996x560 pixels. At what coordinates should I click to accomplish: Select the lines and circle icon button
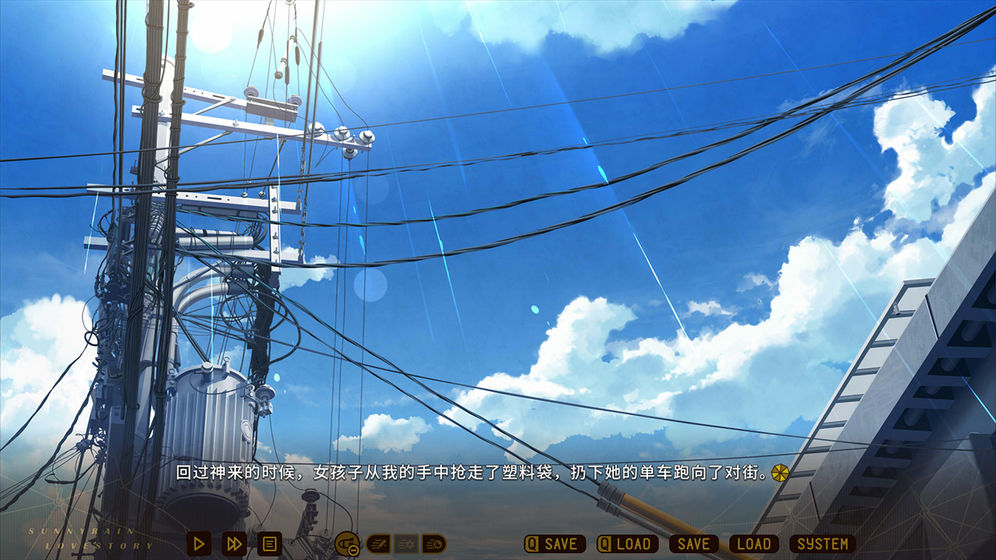434,544
